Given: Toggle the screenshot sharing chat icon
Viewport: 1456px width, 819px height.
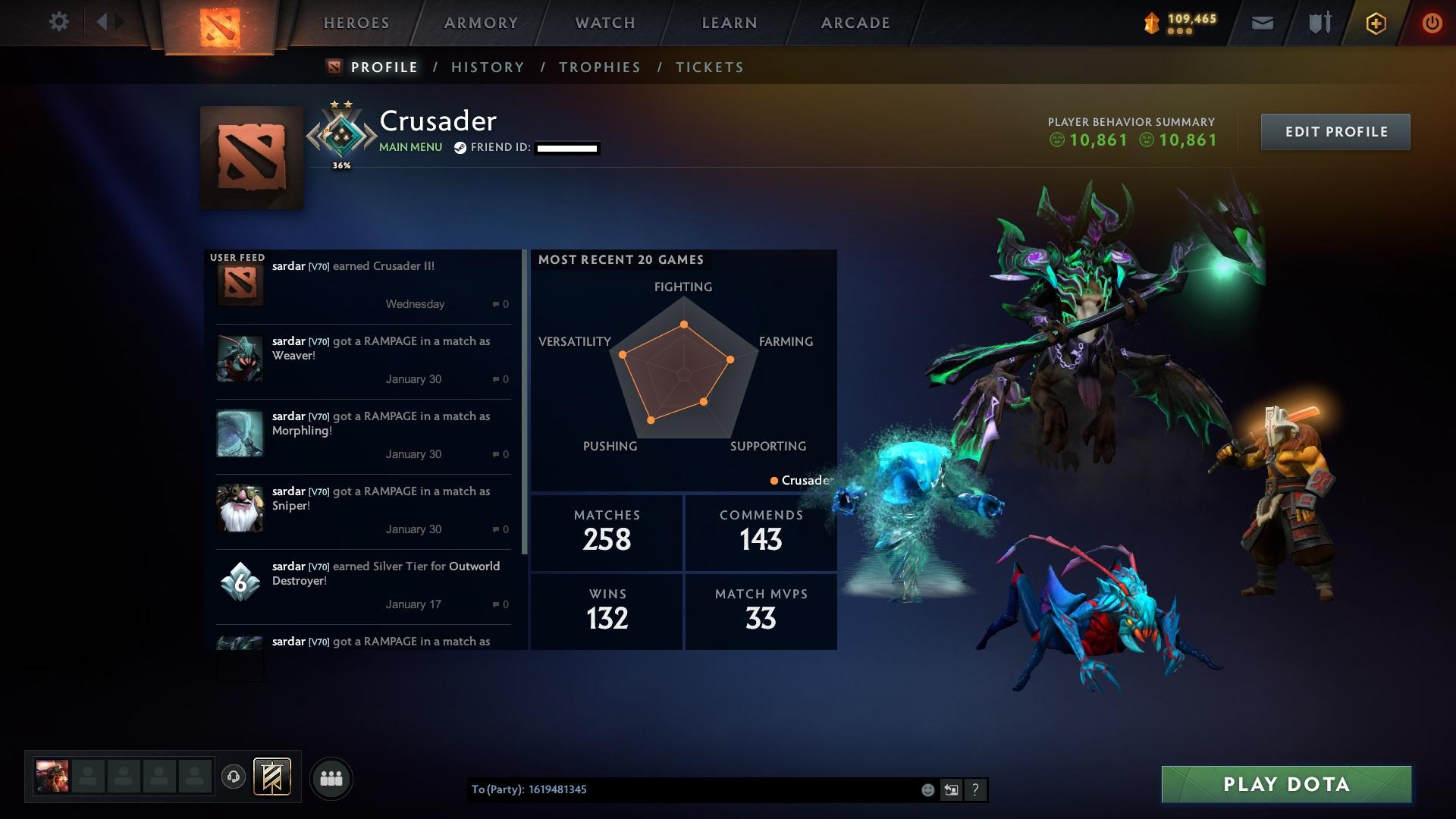Looking at the screenshot, I should 951,789.
